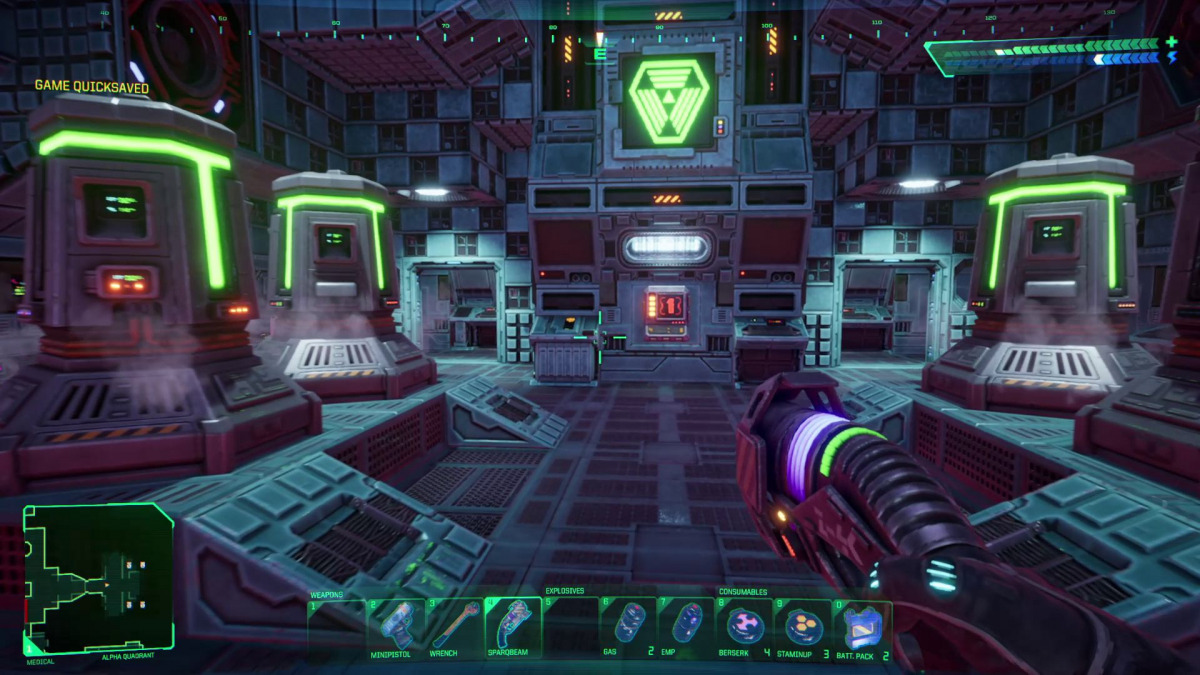Select the Minipistol weapon slot

(x=396, y=626)
